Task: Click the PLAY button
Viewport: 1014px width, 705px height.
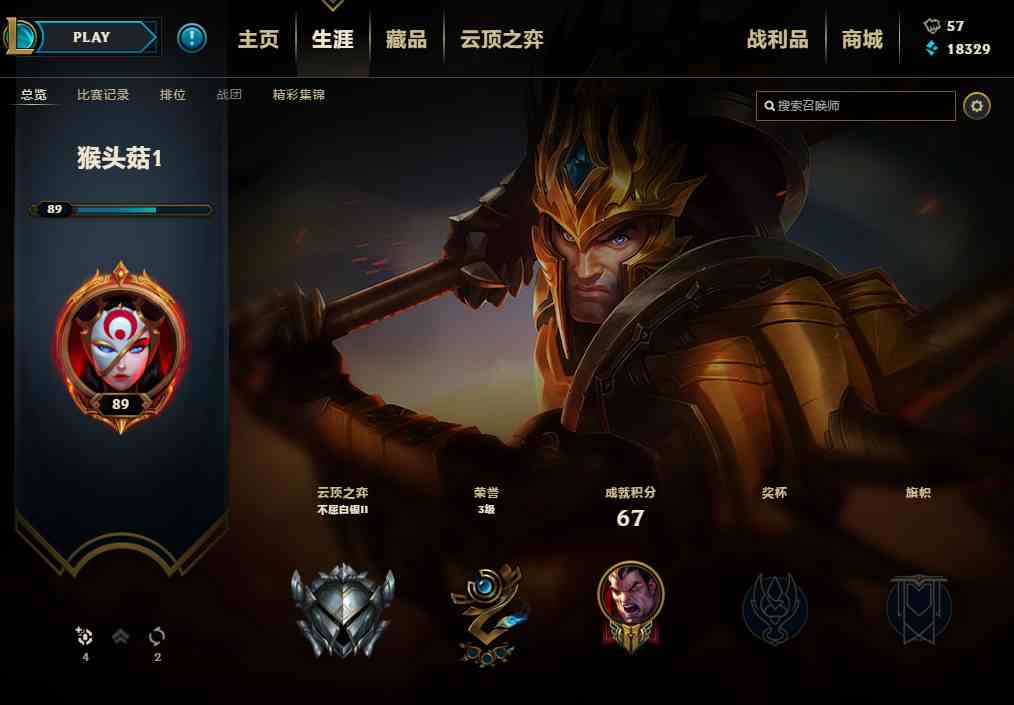Action: click(x=92, y=38)
